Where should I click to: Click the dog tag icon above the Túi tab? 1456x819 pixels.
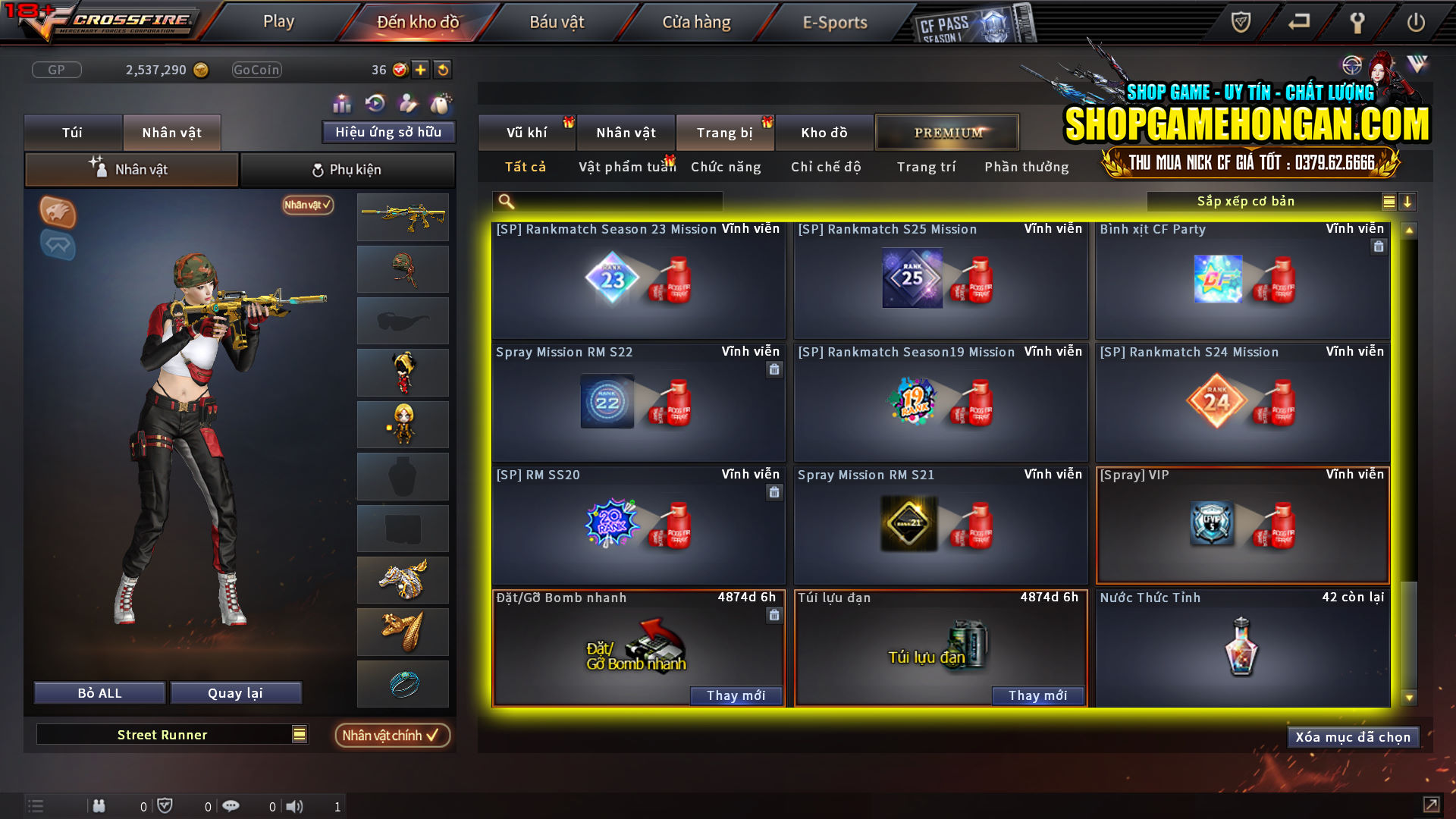(440, 102)
